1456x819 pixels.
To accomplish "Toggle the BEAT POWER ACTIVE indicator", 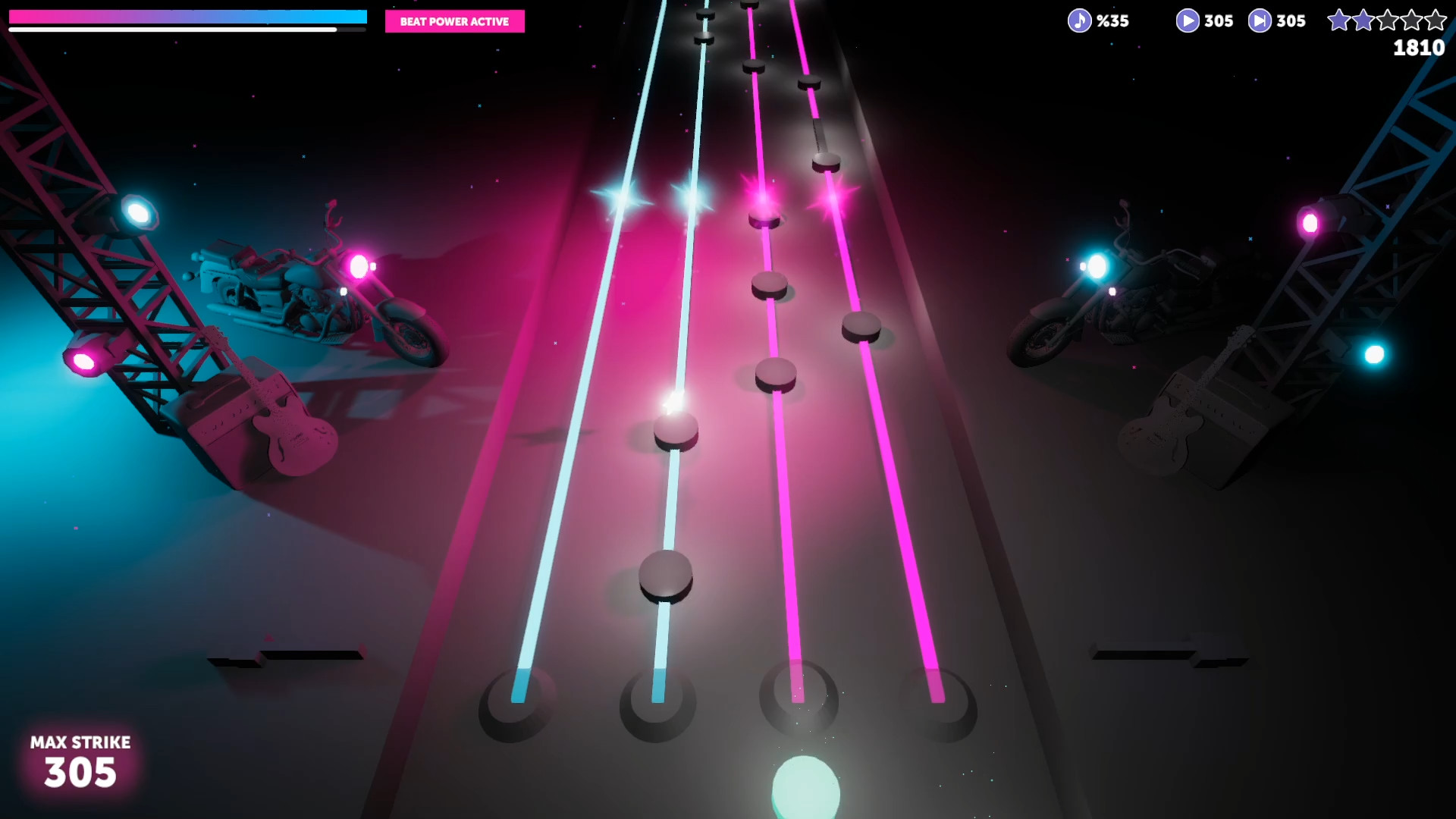I will point(454,22).
